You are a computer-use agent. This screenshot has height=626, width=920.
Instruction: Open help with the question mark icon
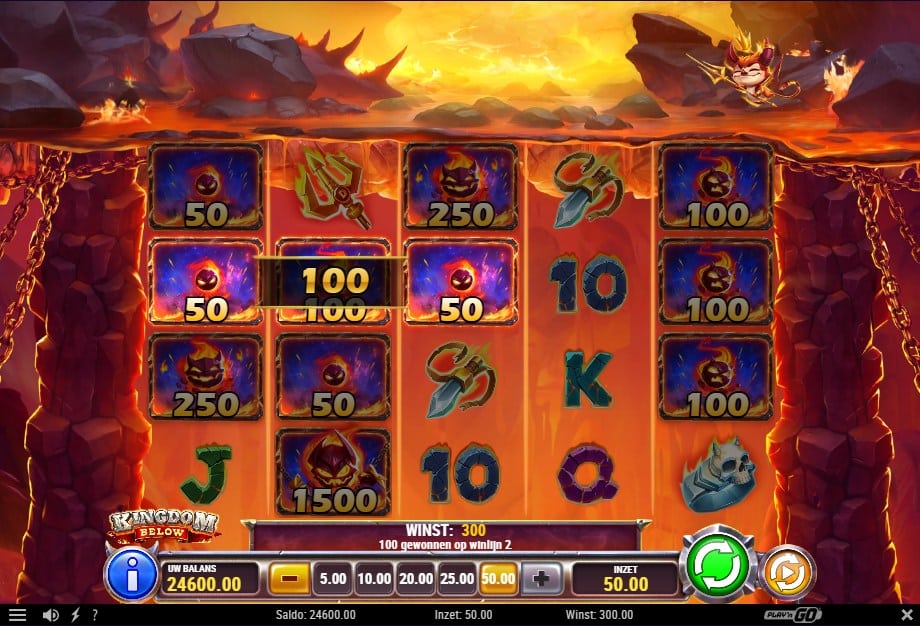tap(95, 615)
